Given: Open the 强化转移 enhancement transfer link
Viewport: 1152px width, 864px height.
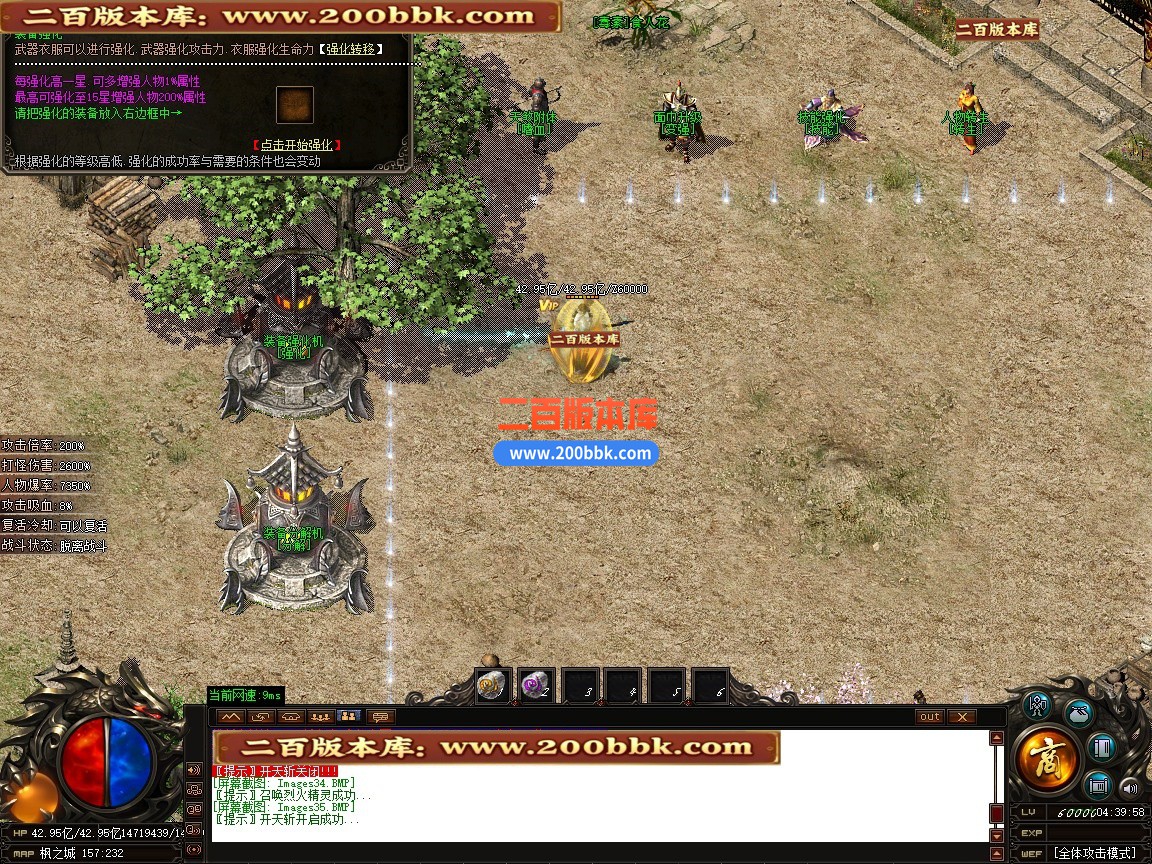Looking at the screenshot, I should point(349,48).
